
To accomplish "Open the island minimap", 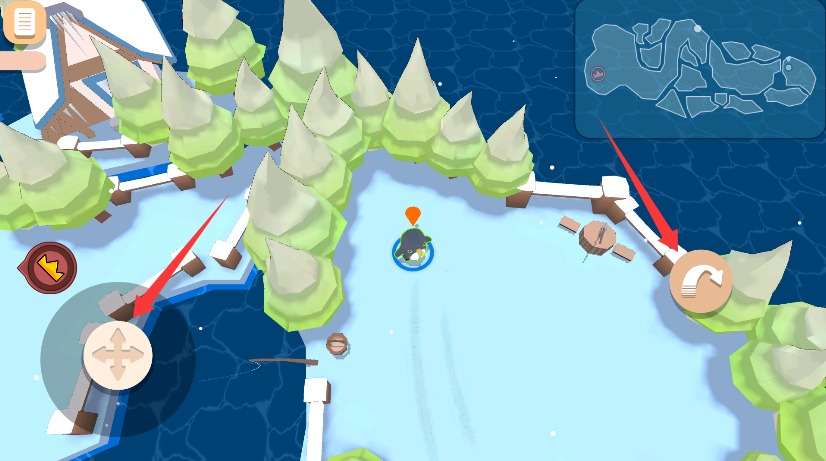I will pyautogui.click(x=699, y=68).
